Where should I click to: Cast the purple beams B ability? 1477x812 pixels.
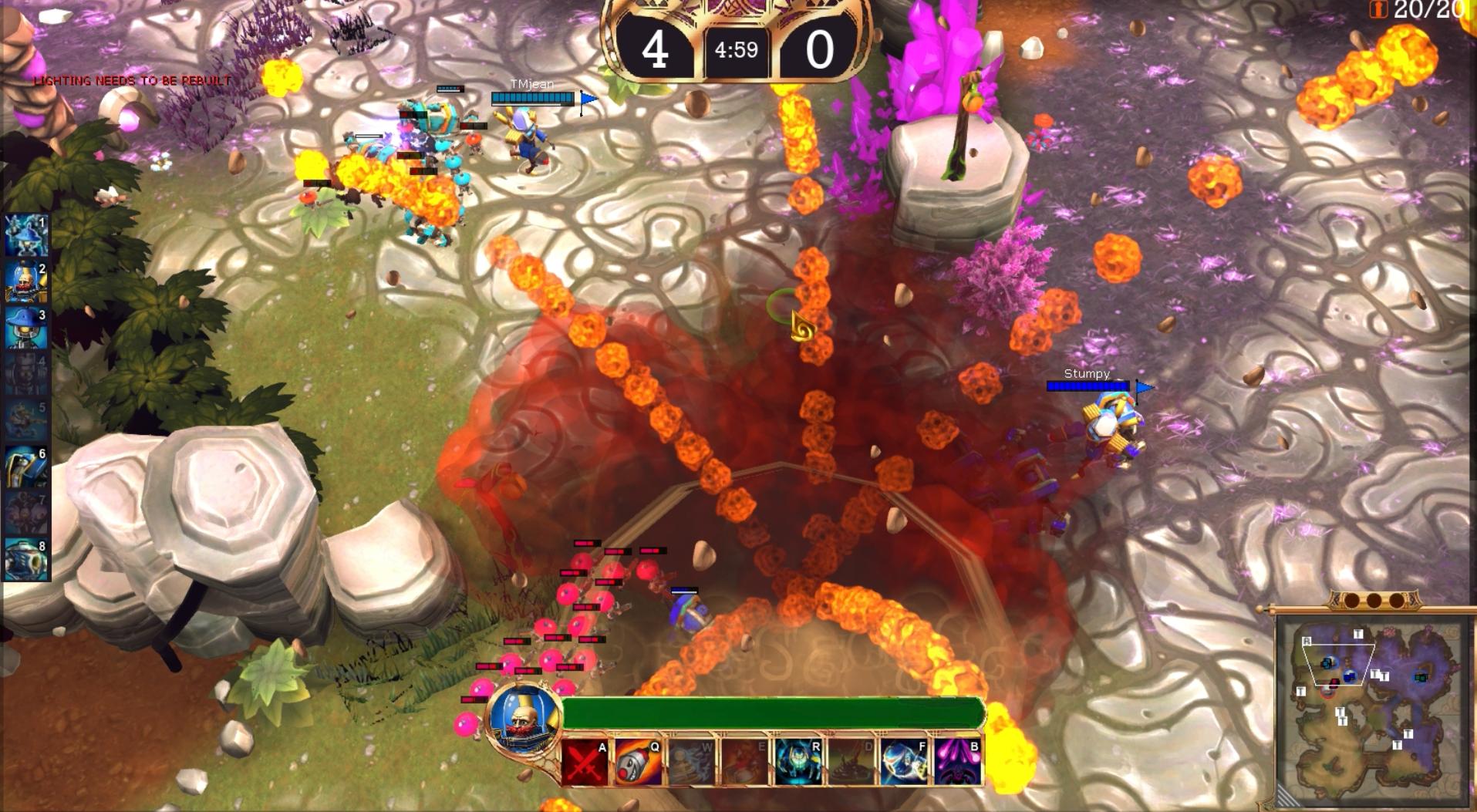coord(958,762)
